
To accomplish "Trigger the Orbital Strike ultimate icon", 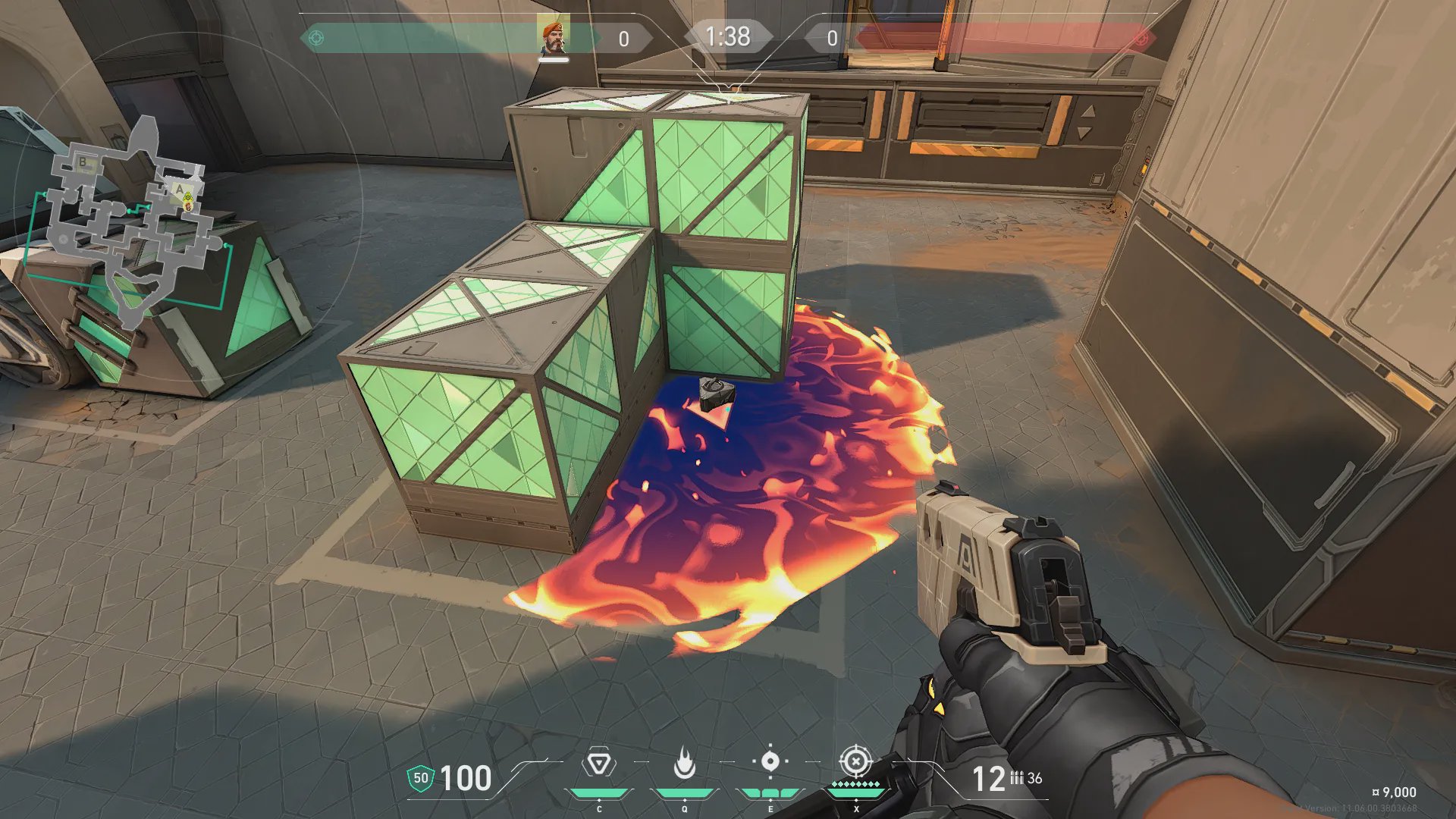I will pos(855,761).
